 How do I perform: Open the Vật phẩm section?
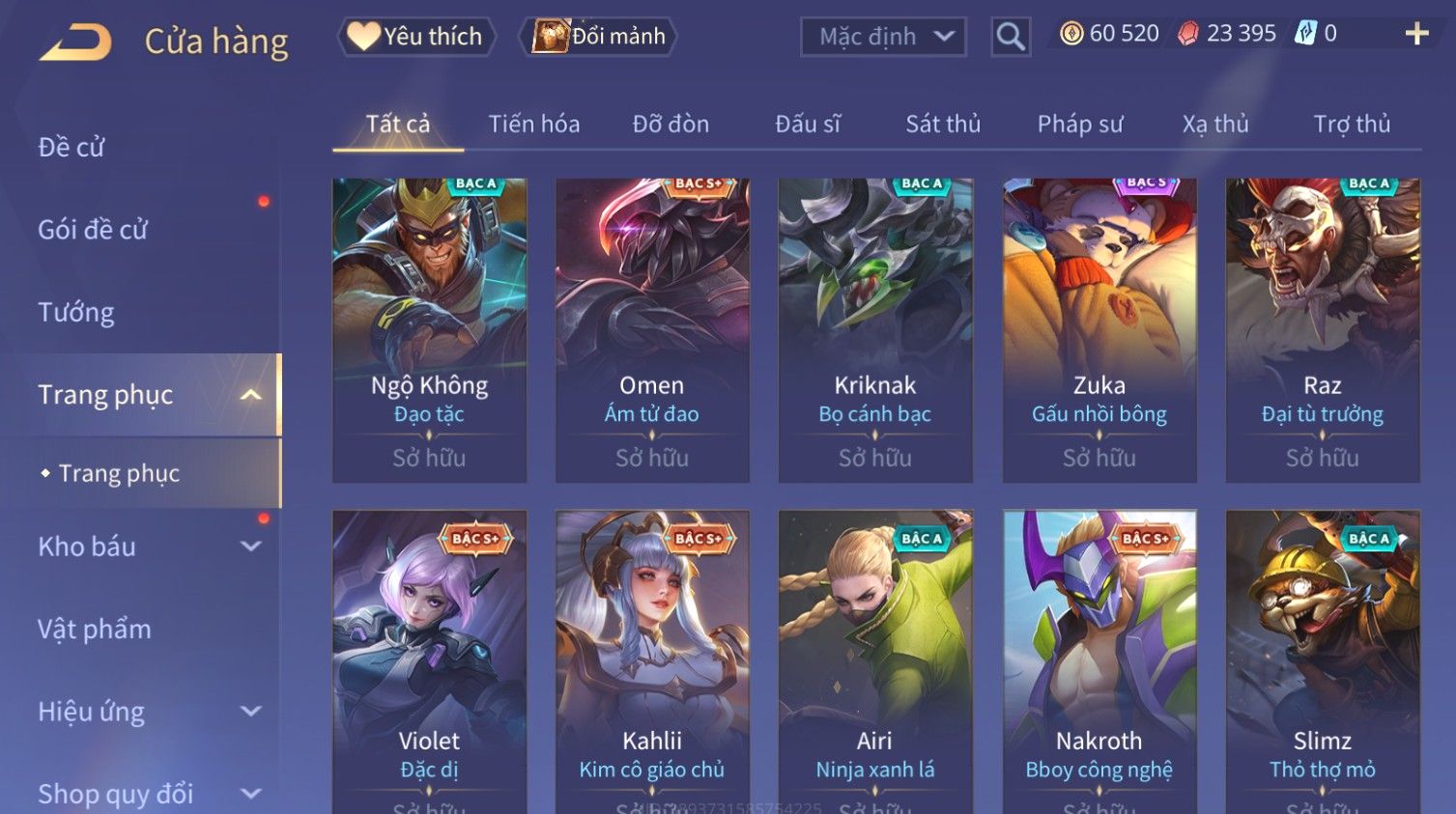pyautogui.click(x=95, y=629)
